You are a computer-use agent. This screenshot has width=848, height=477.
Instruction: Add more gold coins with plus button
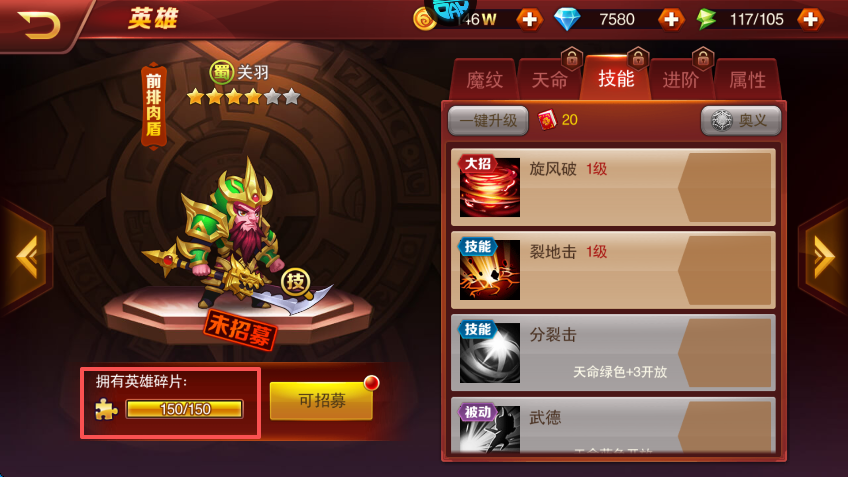[x=529, y=19]
